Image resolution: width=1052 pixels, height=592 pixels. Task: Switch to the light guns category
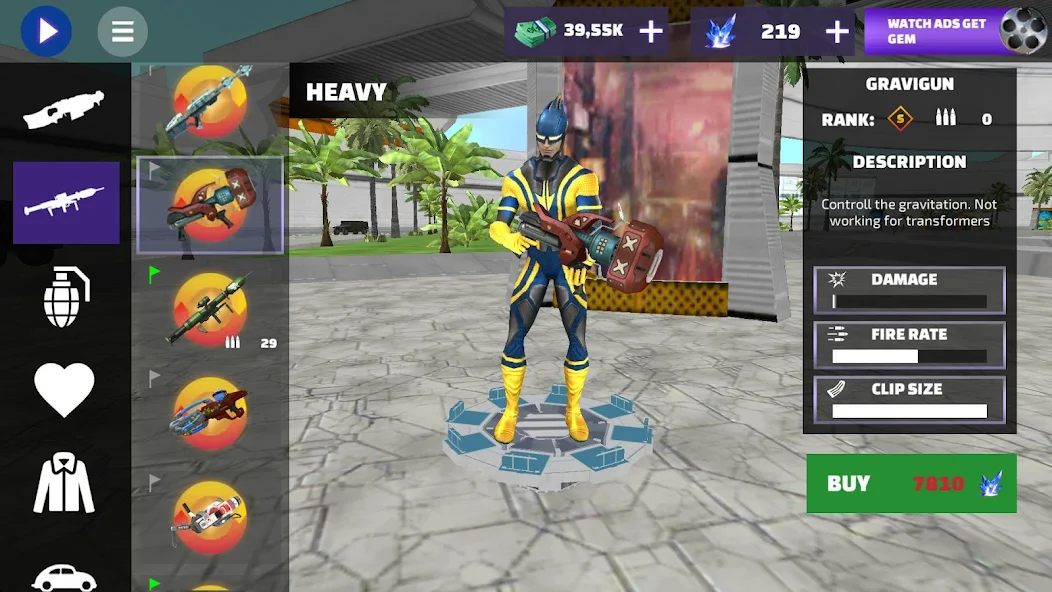click(x=65, y=109)
